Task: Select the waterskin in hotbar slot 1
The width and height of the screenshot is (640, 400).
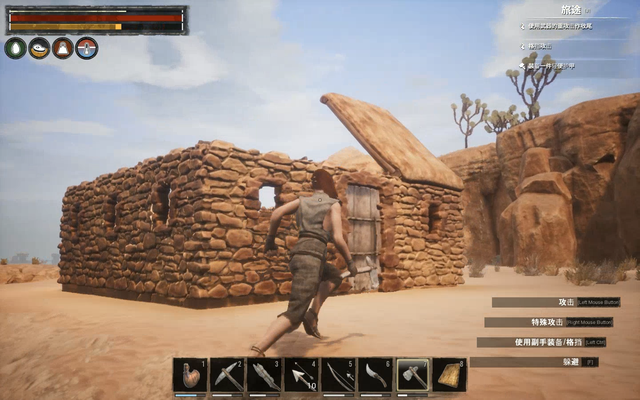Action: click(190, 375)
